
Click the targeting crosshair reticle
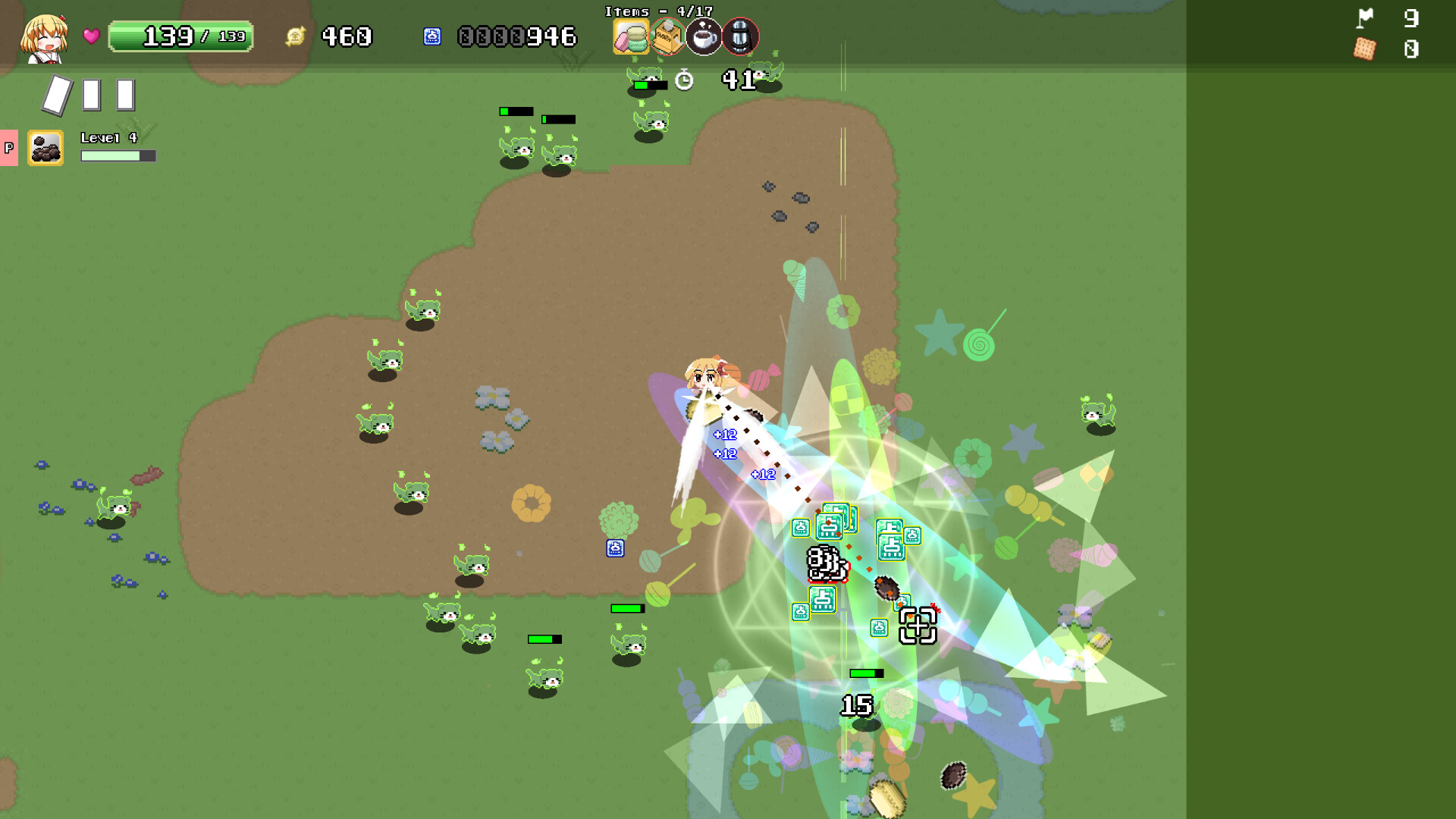pos(918,626)
